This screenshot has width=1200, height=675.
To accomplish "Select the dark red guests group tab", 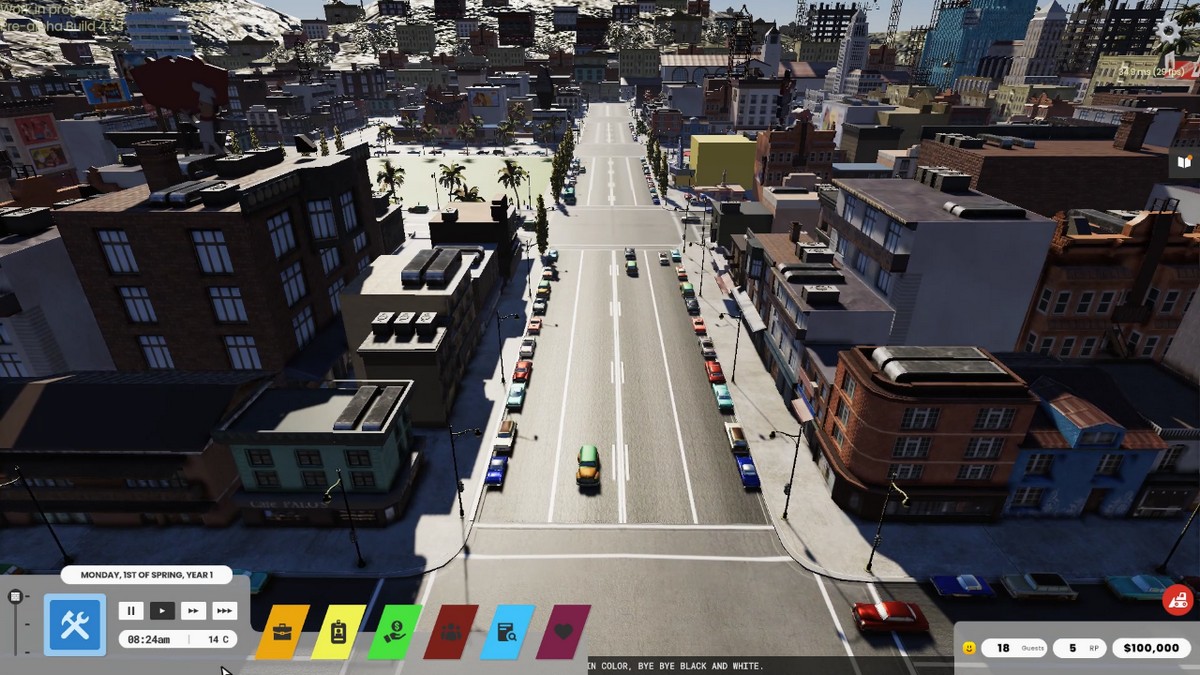I will [x=451, y=632].
